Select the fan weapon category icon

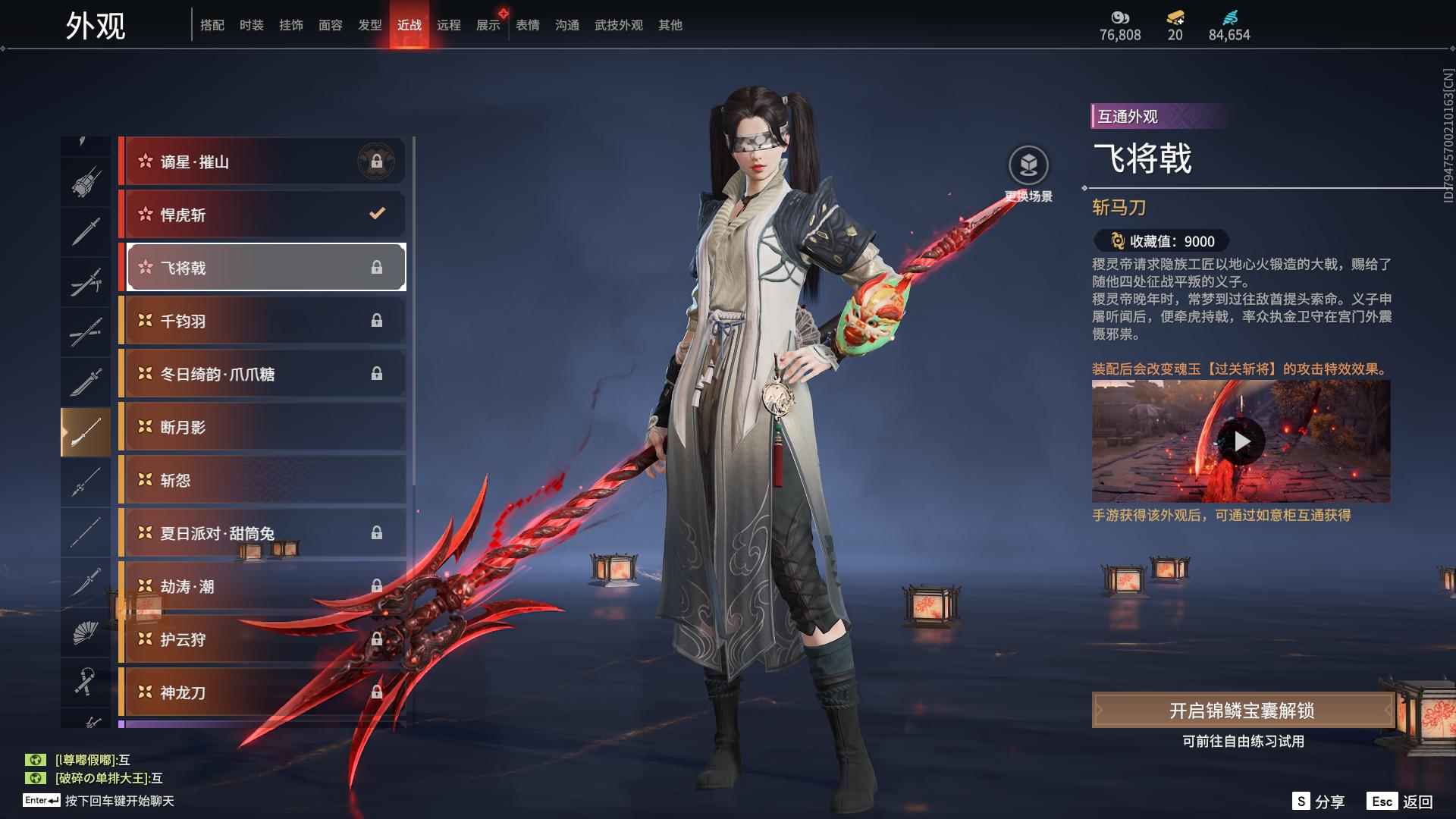[86, 632]
